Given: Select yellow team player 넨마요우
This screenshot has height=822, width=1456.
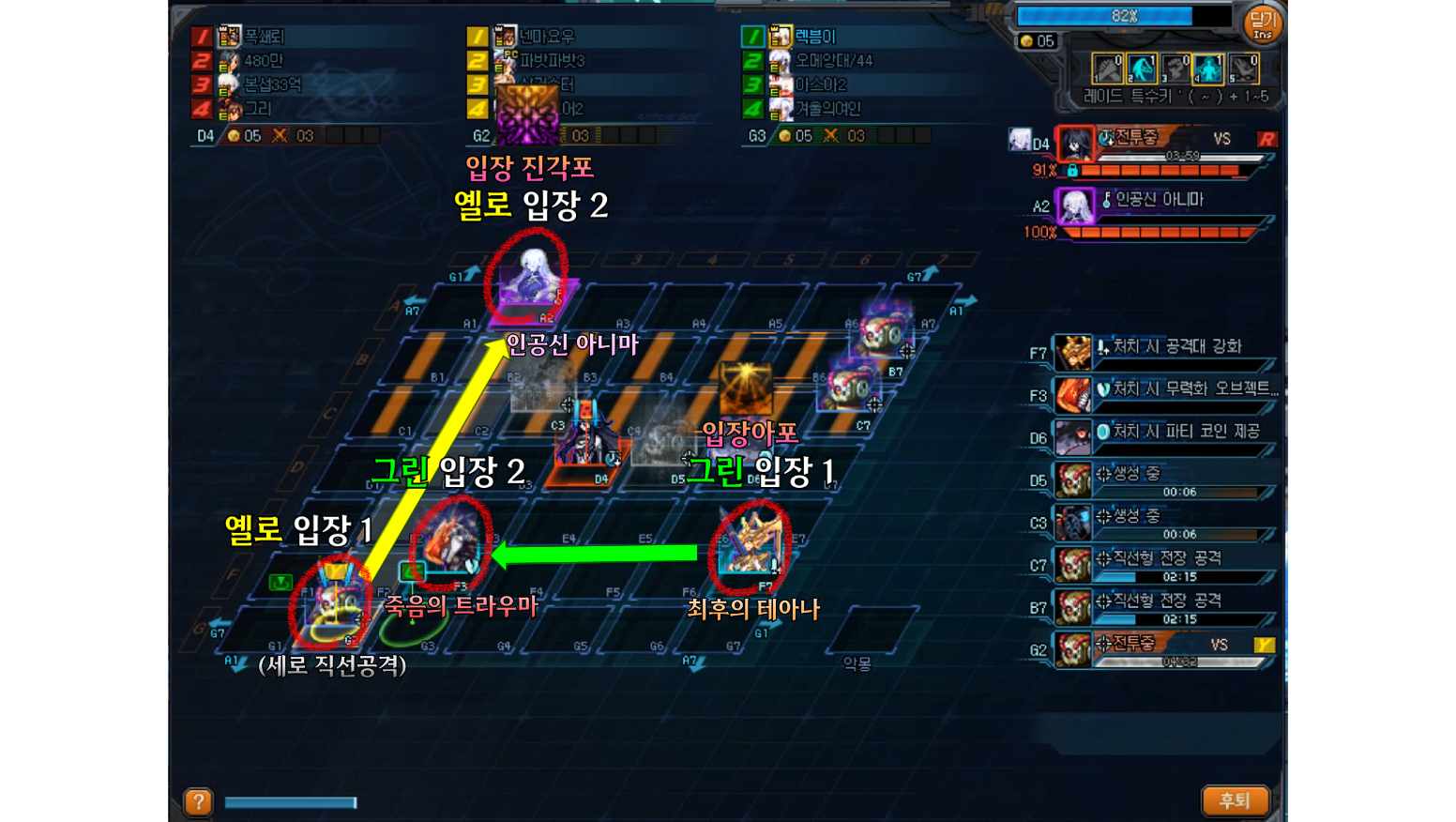Looking at the screenshot, I should point(546,37).
